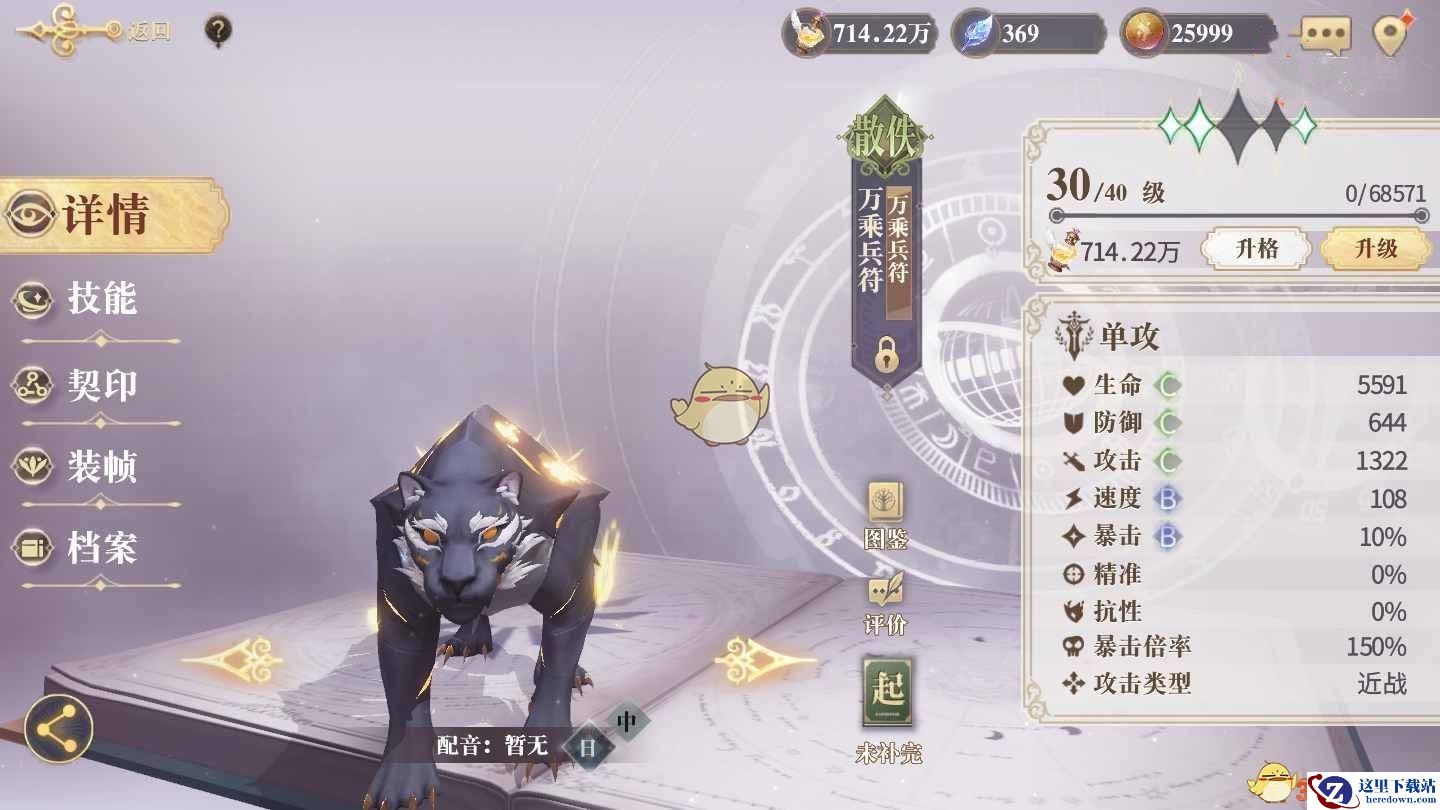Select the 契印 tab

coord(100,386)
